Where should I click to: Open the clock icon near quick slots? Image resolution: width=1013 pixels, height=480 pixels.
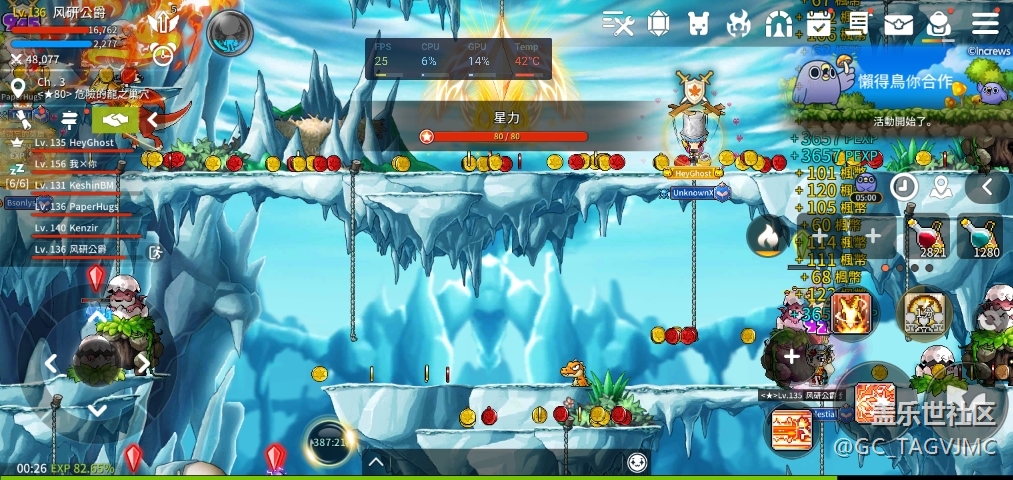pos(904,187)
